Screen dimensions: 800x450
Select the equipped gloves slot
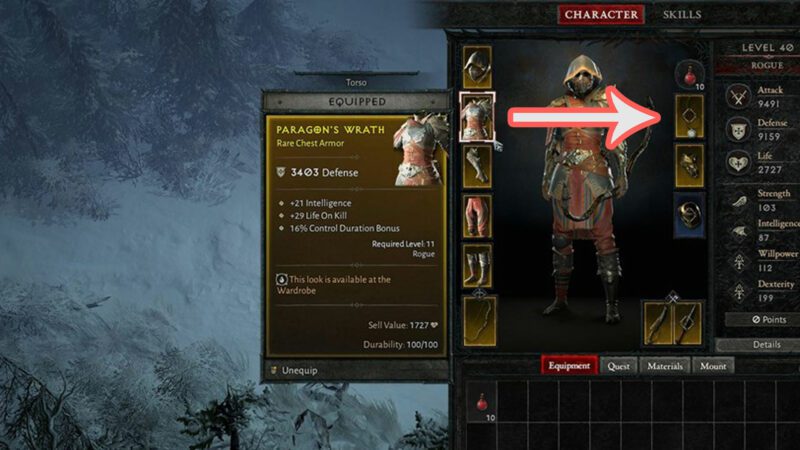tap(476, 166)
